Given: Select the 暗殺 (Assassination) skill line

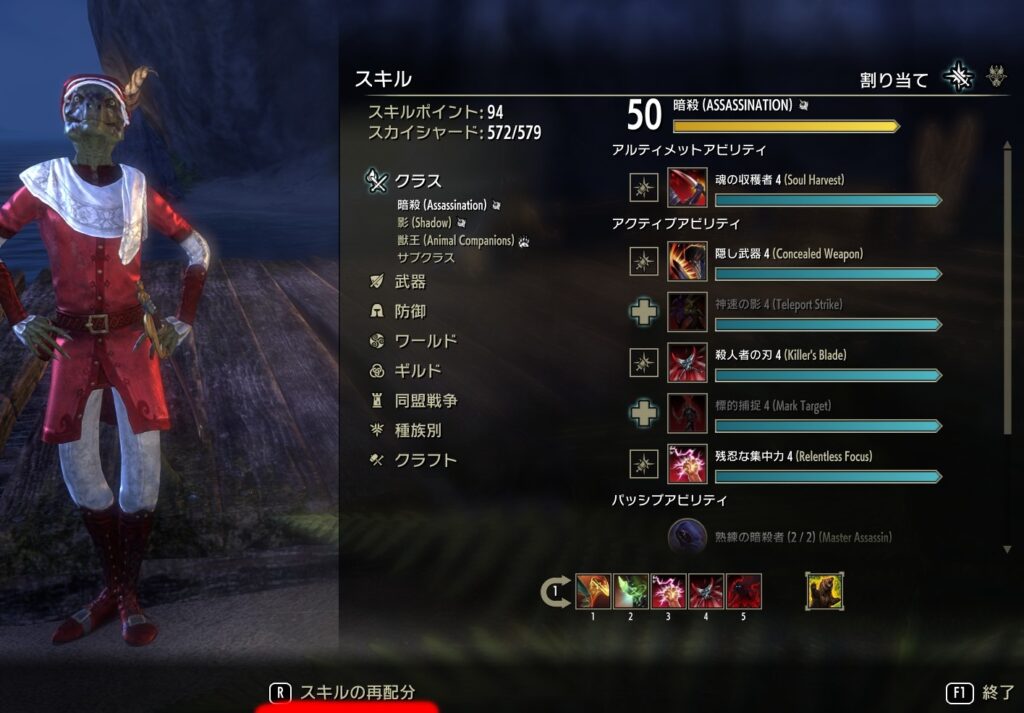Looking at the screenshot, I should pyautogui.click(x=441, y=205).
